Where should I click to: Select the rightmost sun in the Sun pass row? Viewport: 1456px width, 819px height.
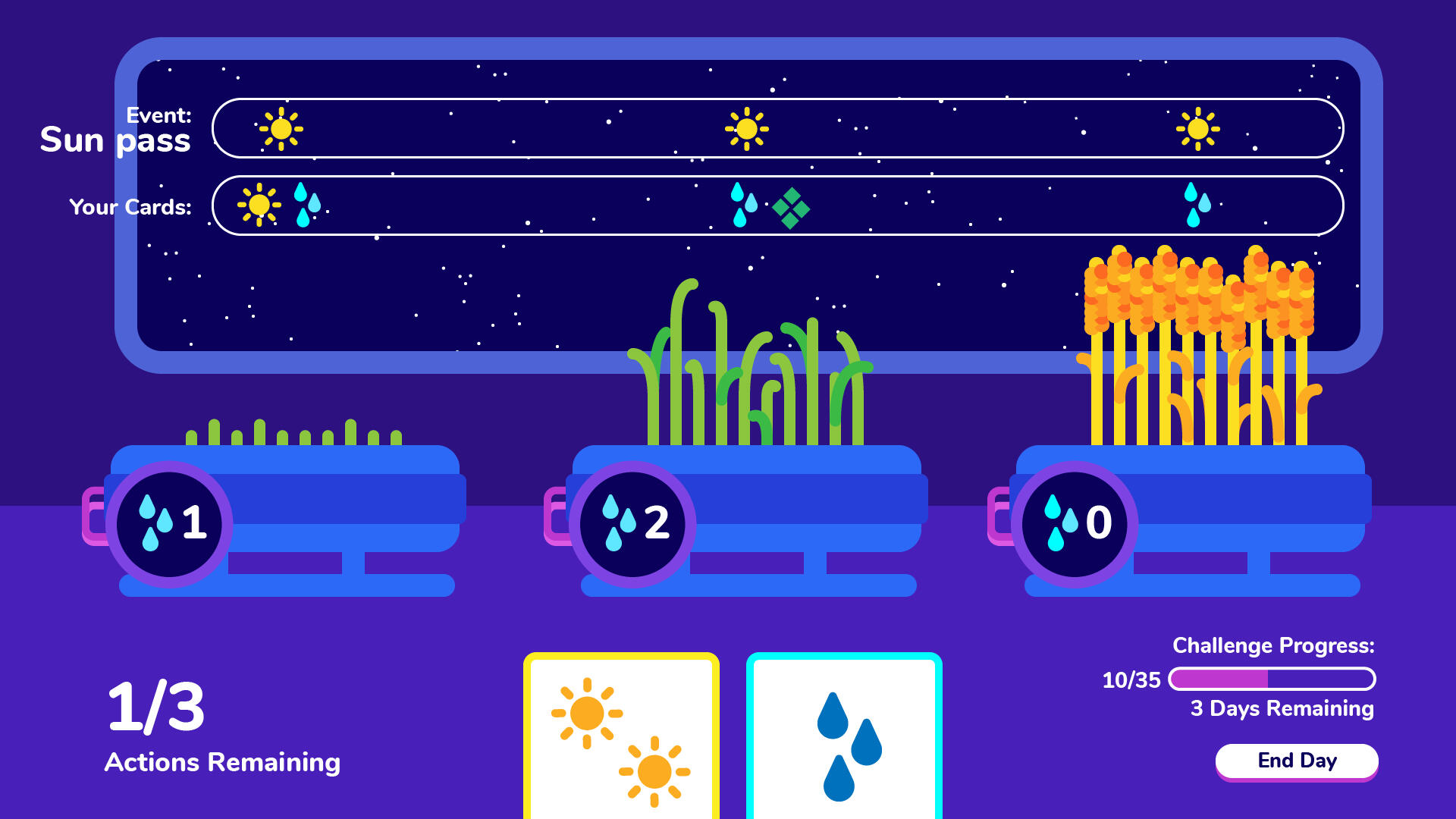(1198, 129)
